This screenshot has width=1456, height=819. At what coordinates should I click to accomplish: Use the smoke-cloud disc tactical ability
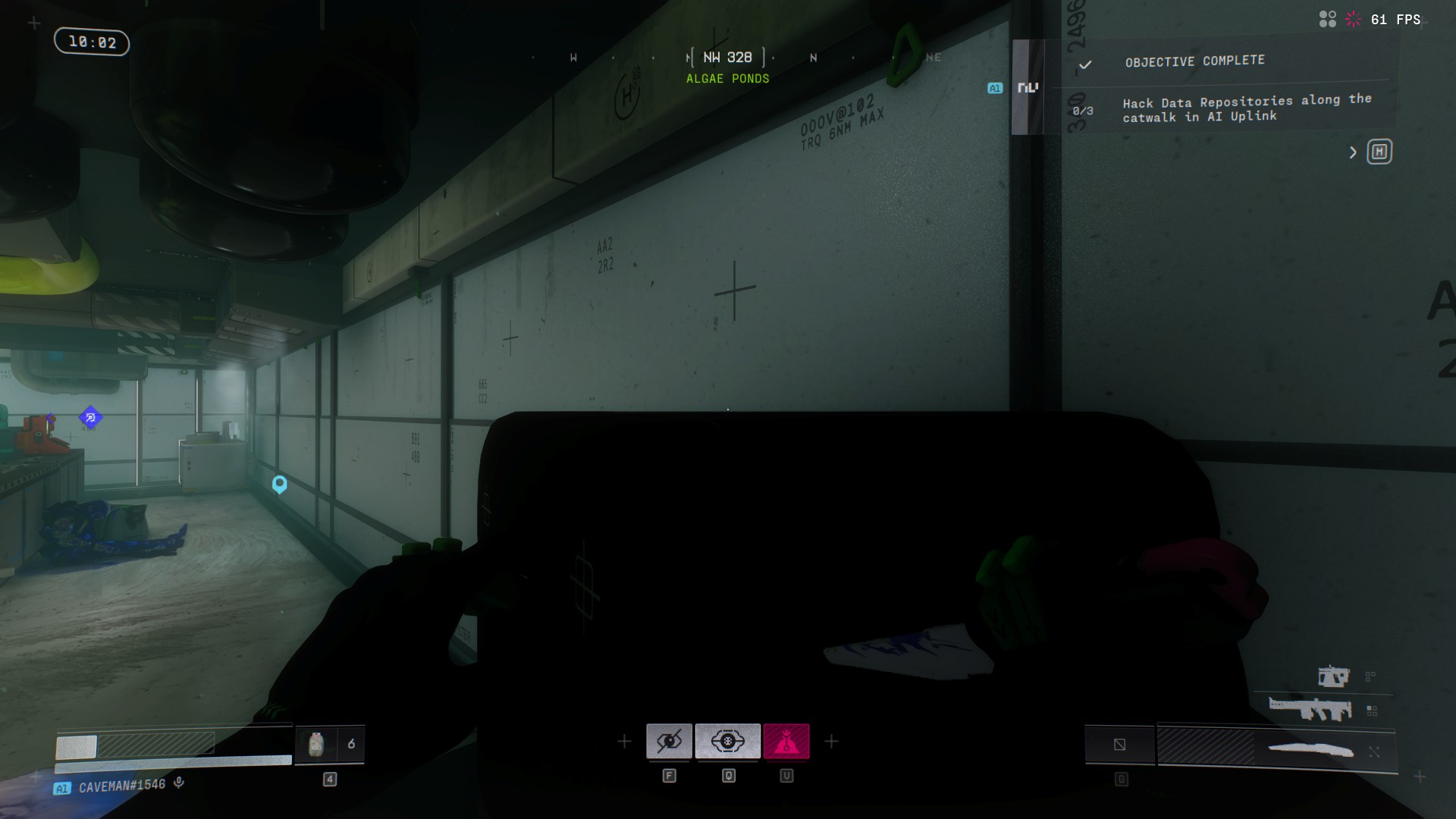[x=727, y=741]
